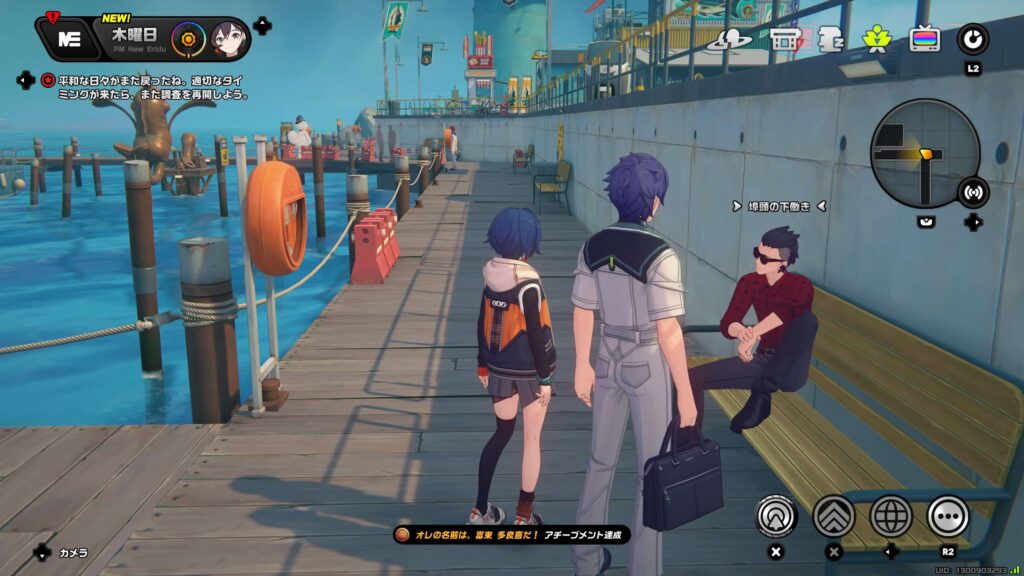Image resolution: width=1024 pixels, height=576 pixels.
Task: Activate the ringed up-arrow button
Action: (777, 516)
